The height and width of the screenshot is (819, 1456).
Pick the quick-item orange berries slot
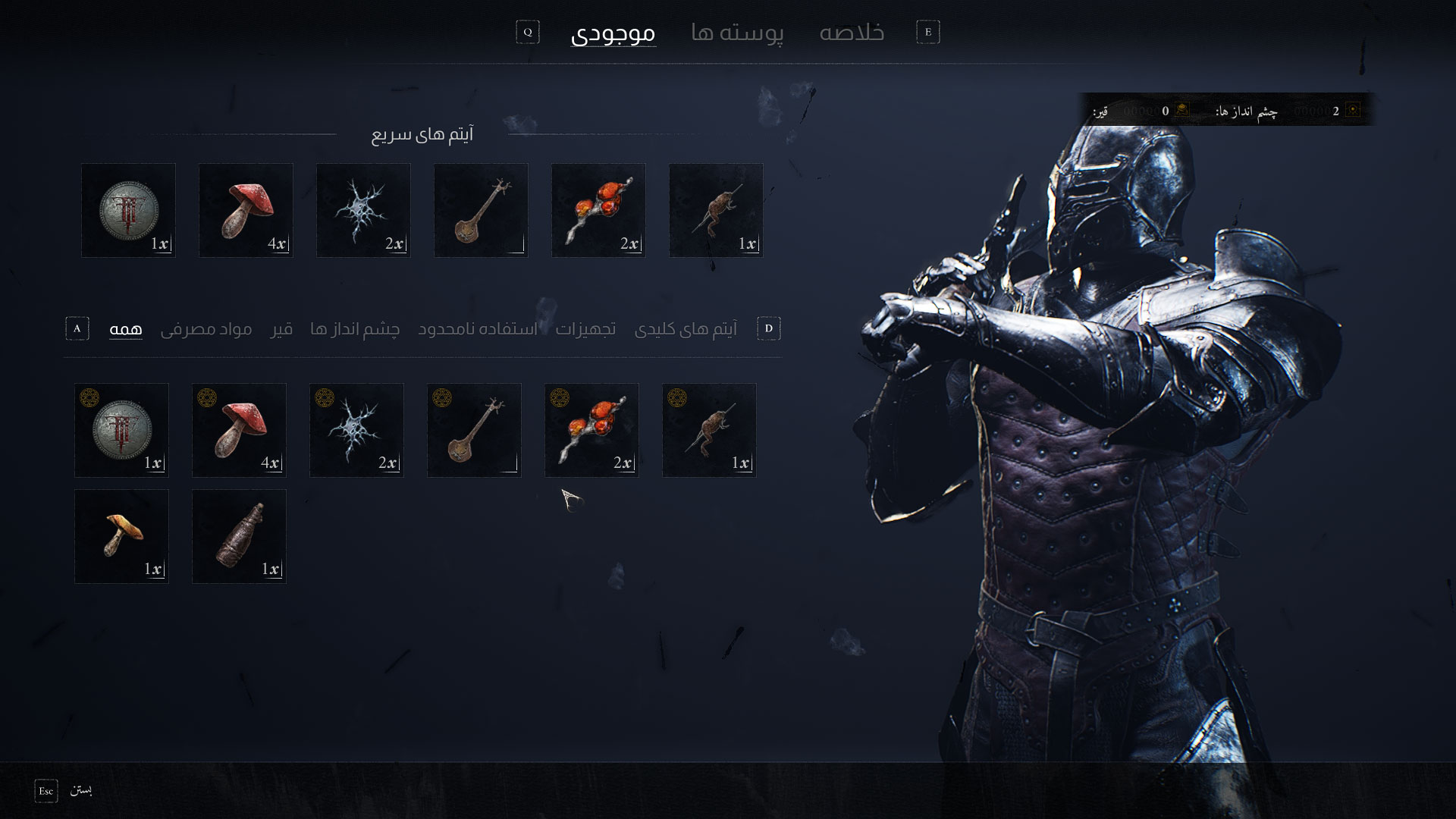pos(598,210)
